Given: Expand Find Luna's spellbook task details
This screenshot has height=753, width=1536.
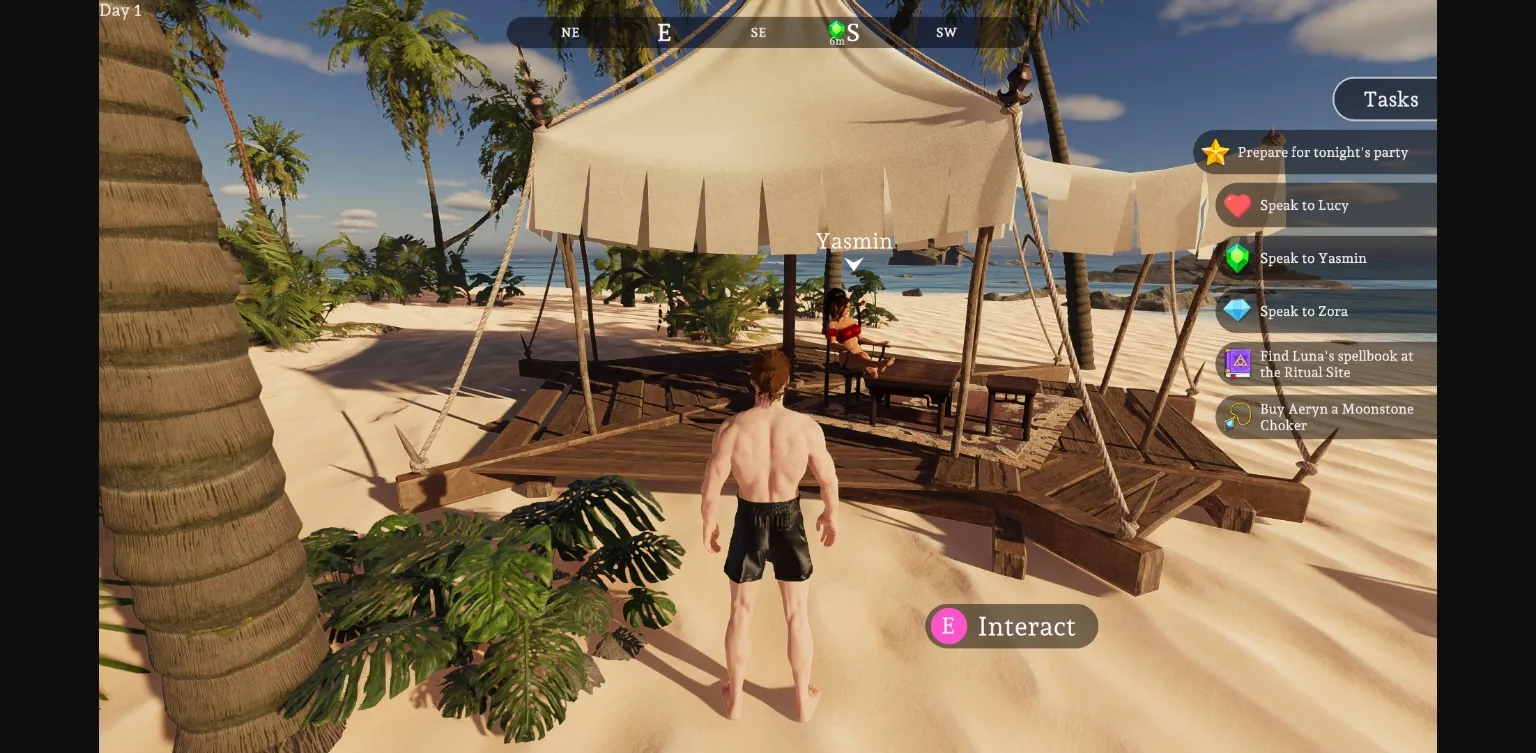Looking at the screenshot, I should [1336, 364].
